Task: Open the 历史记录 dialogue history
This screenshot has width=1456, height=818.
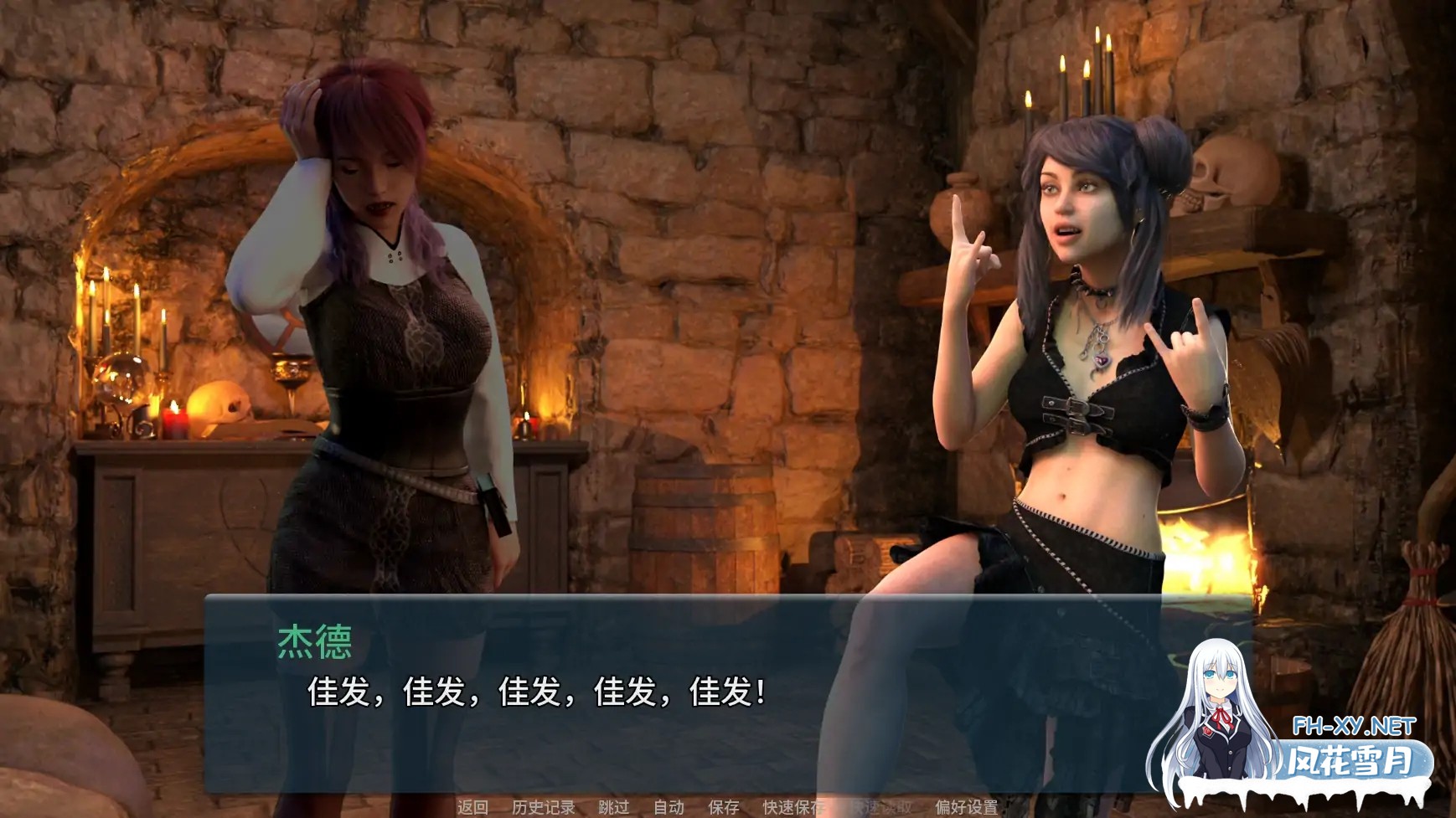Action: tap(543, 807)
